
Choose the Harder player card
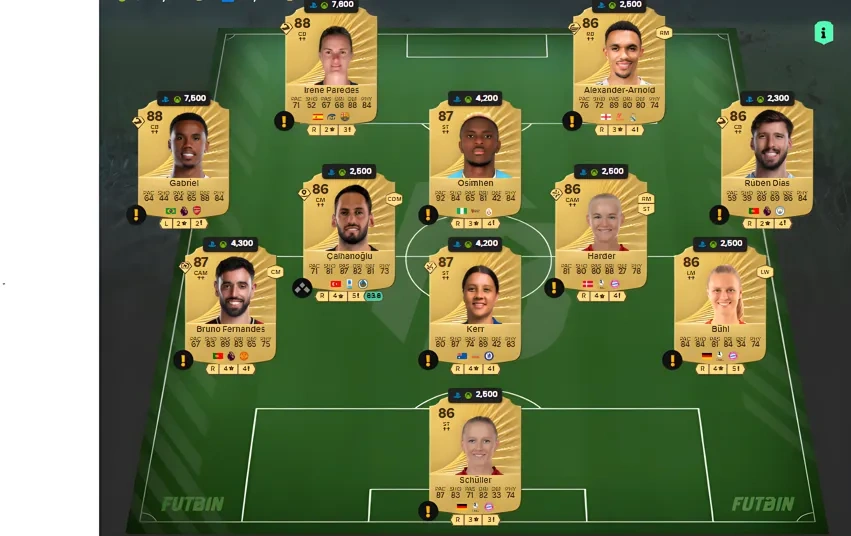601,229
